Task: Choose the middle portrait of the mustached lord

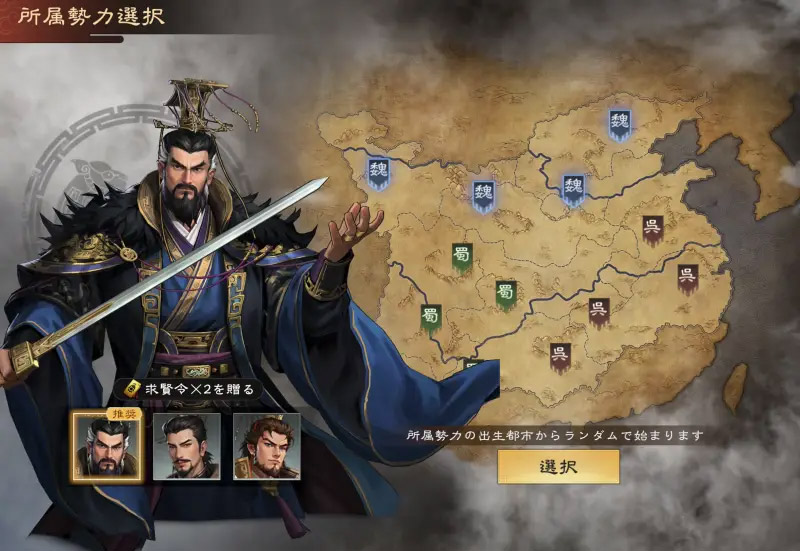Action: pos(187,446)
